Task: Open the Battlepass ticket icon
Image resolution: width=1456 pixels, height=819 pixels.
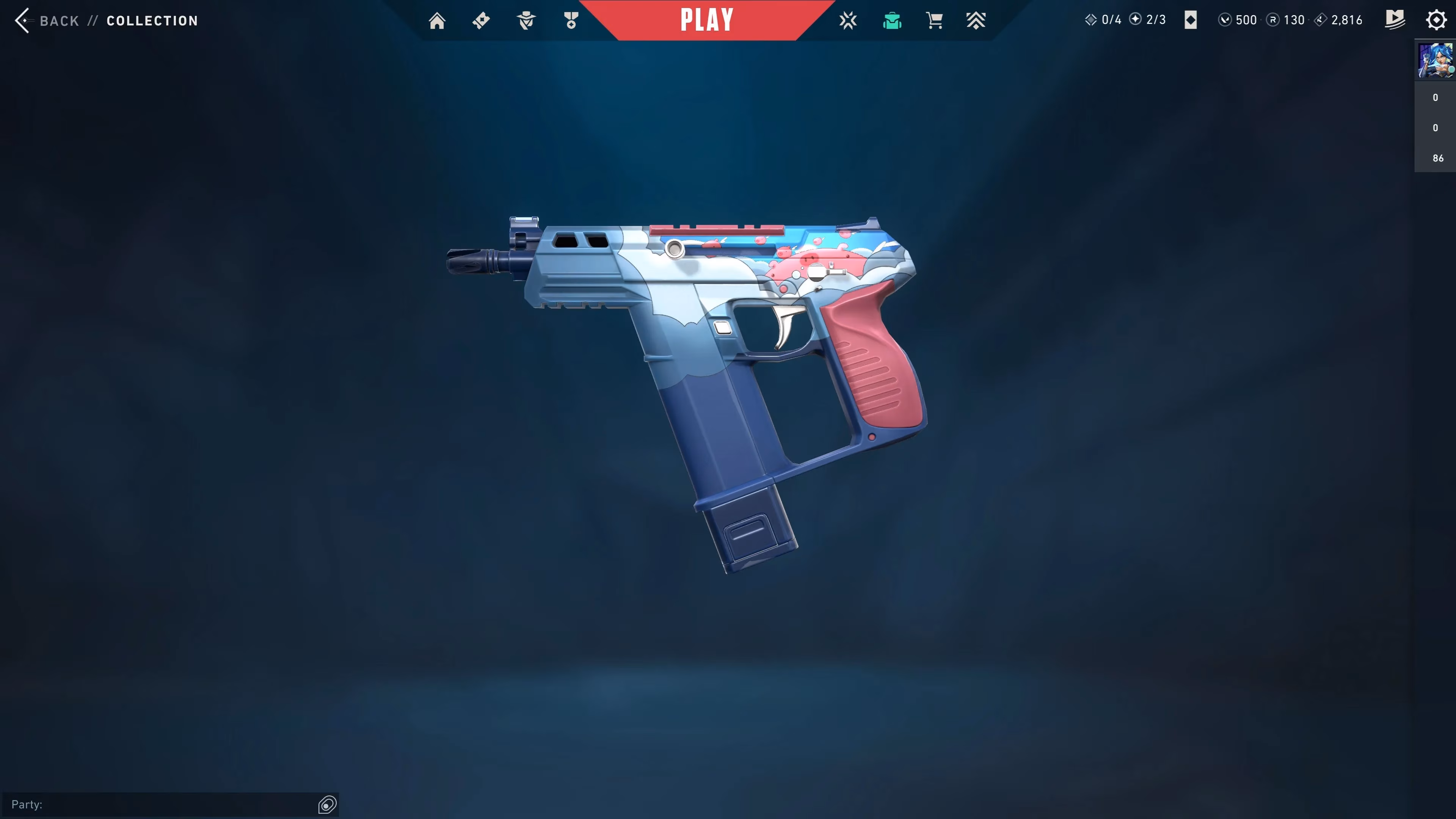Action: [481, 20]
